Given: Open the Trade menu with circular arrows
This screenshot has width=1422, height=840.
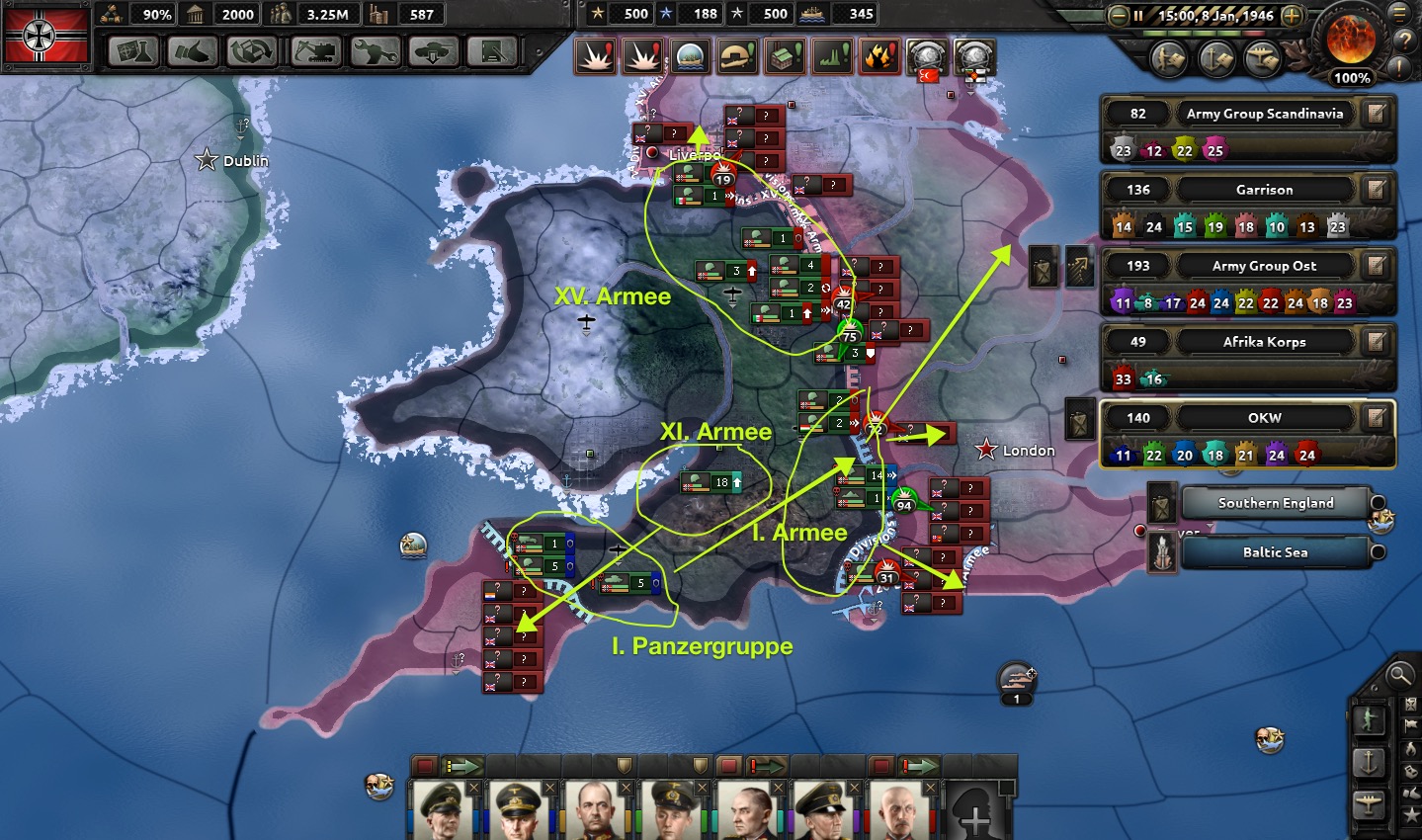Looking at the screenshot, I should tap(255, 51).
